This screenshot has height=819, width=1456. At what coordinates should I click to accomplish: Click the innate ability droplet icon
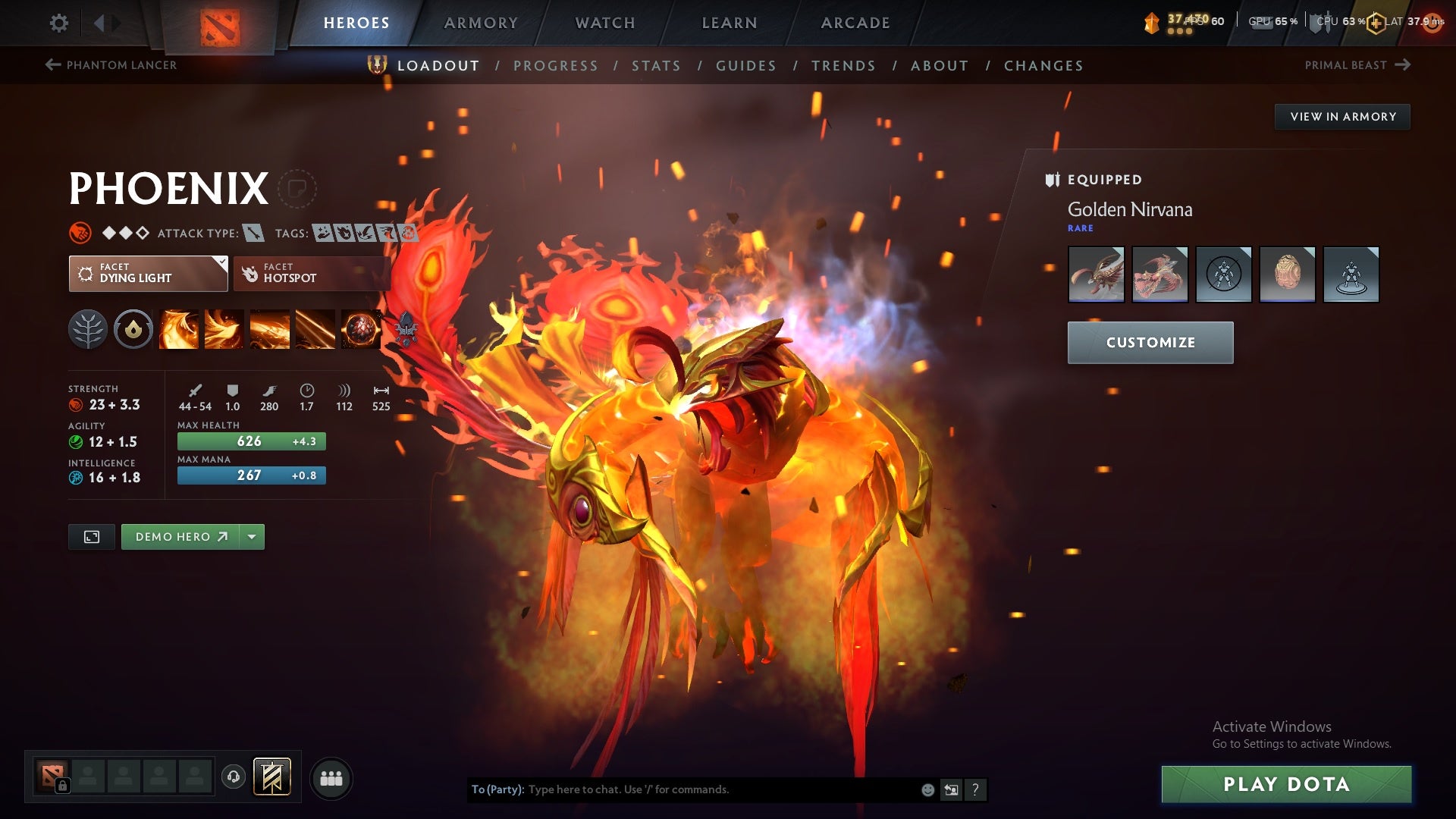pos(133,329)
